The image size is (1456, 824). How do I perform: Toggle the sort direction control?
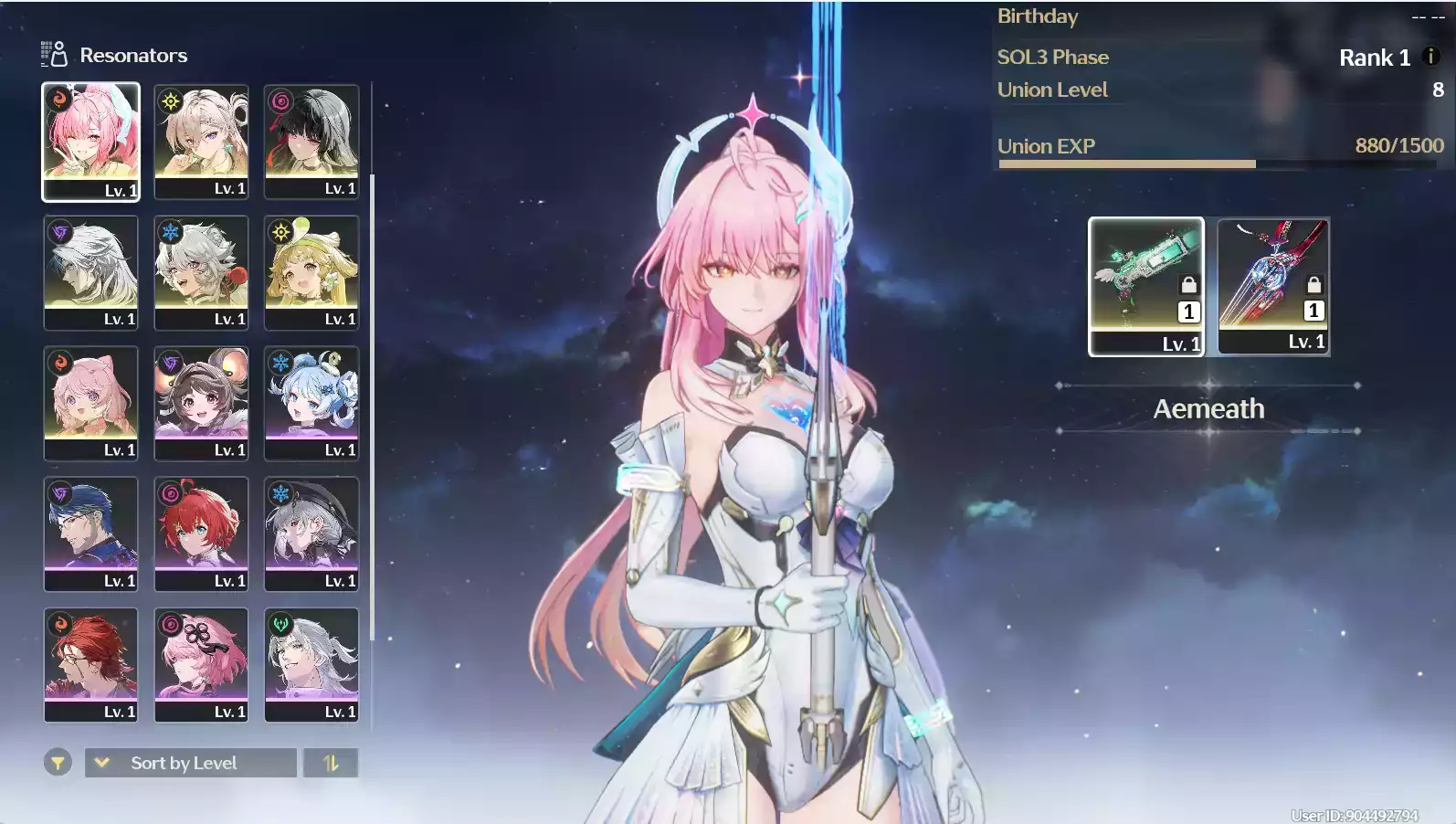[330, 763]
